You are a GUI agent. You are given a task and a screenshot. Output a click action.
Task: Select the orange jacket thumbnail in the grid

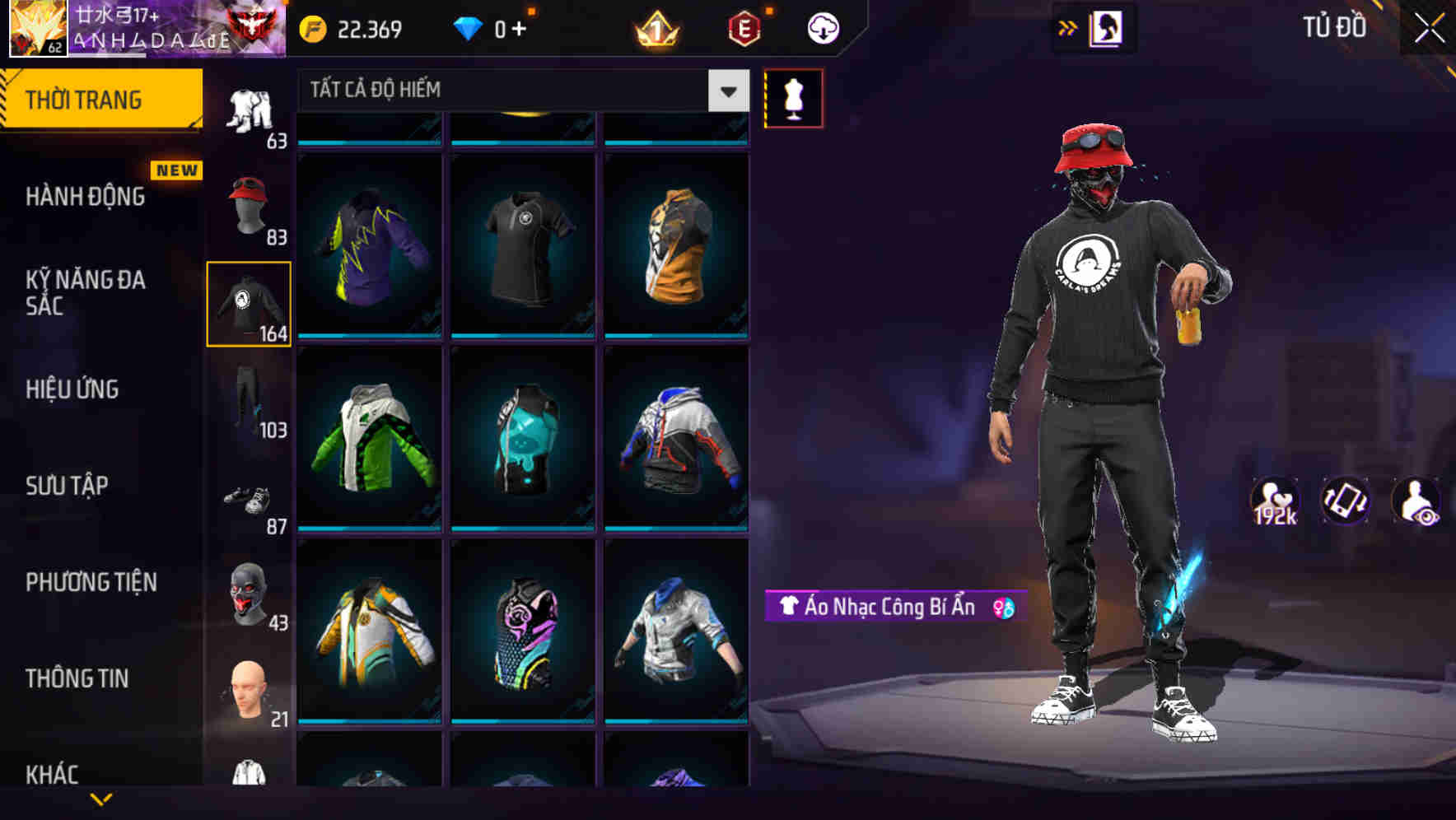pos(677,247)
